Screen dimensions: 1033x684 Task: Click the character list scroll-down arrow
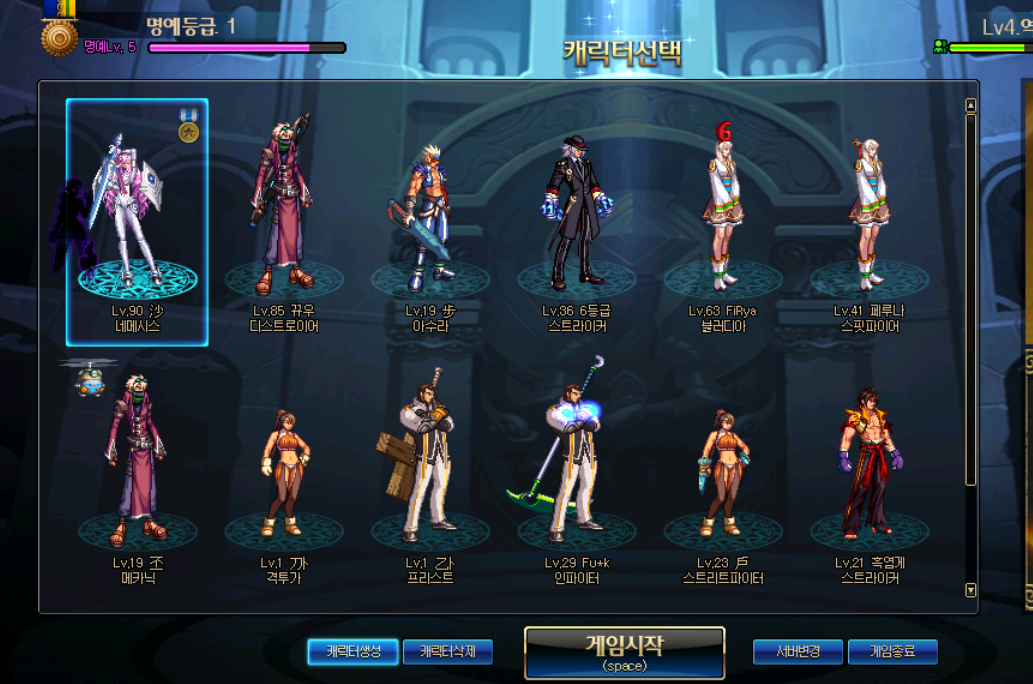(969, 590)
